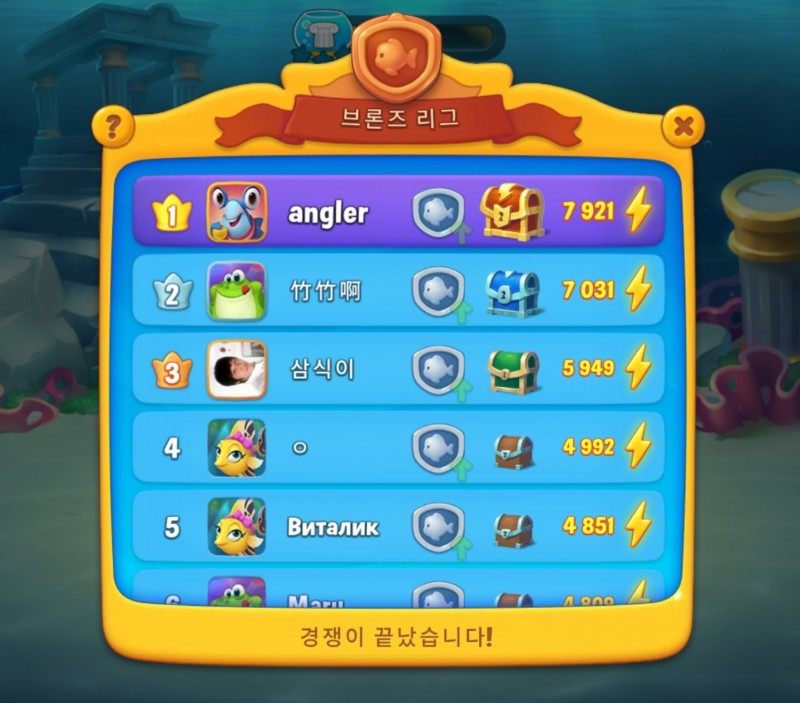Image resolution: width=800 pixels, height=703 pixels.
Task: Tap the wooden chest in Виталик's row
Action: tap(513, 528)
